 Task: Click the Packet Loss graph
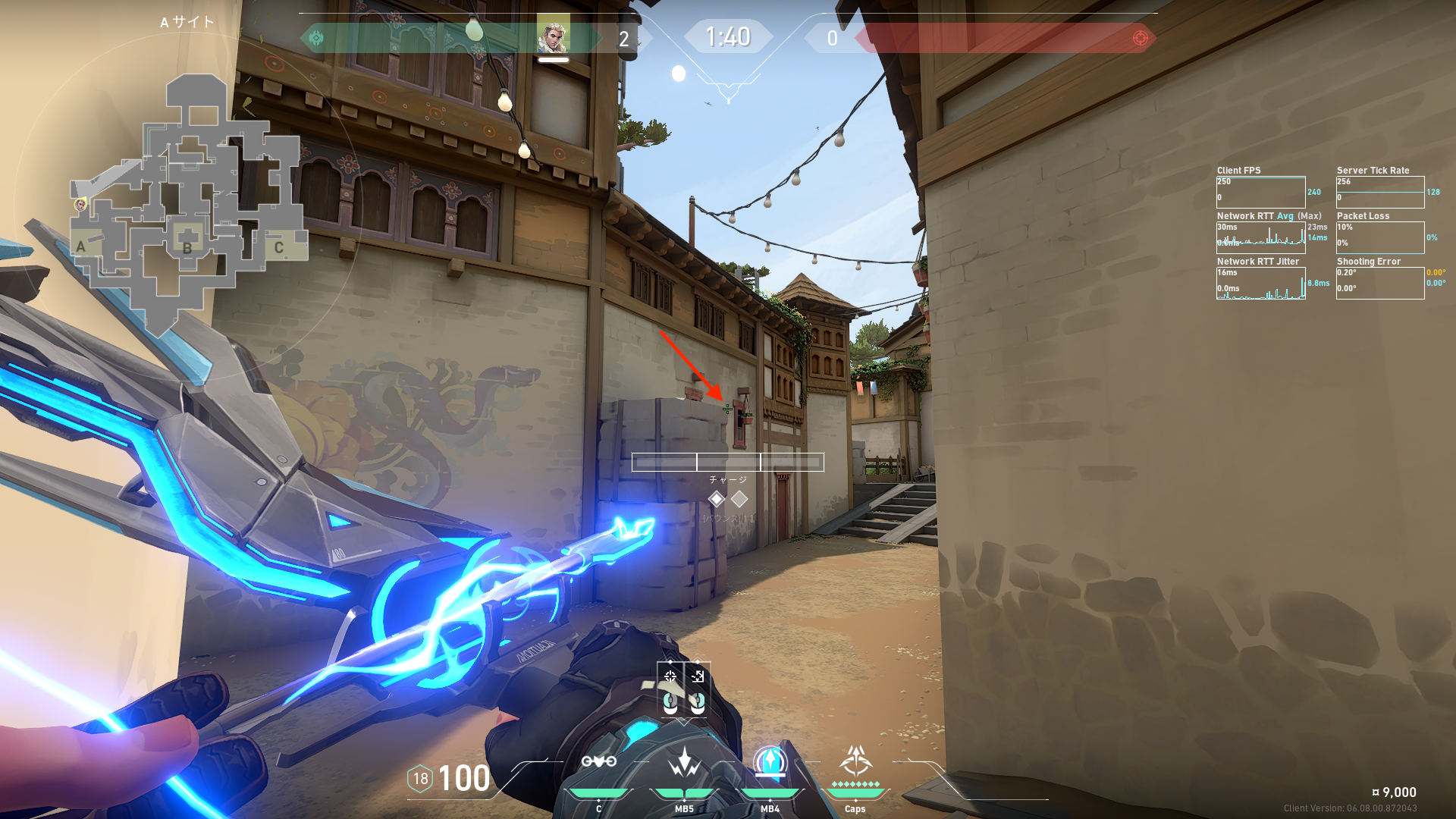pyautogui.click(x=1379, y=238)
